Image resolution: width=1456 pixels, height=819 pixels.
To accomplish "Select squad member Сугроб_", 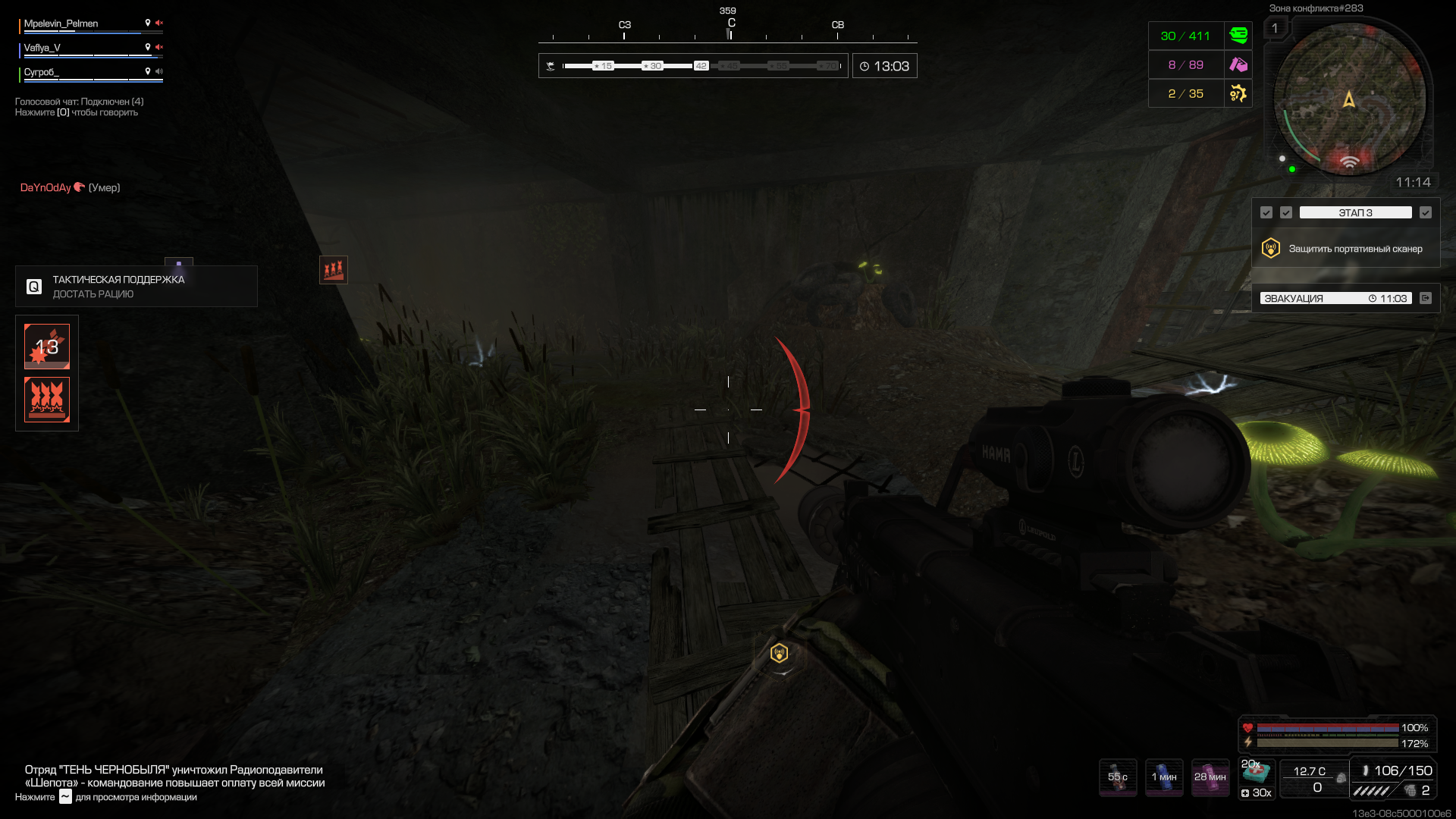I will click(x=42, y=73).
